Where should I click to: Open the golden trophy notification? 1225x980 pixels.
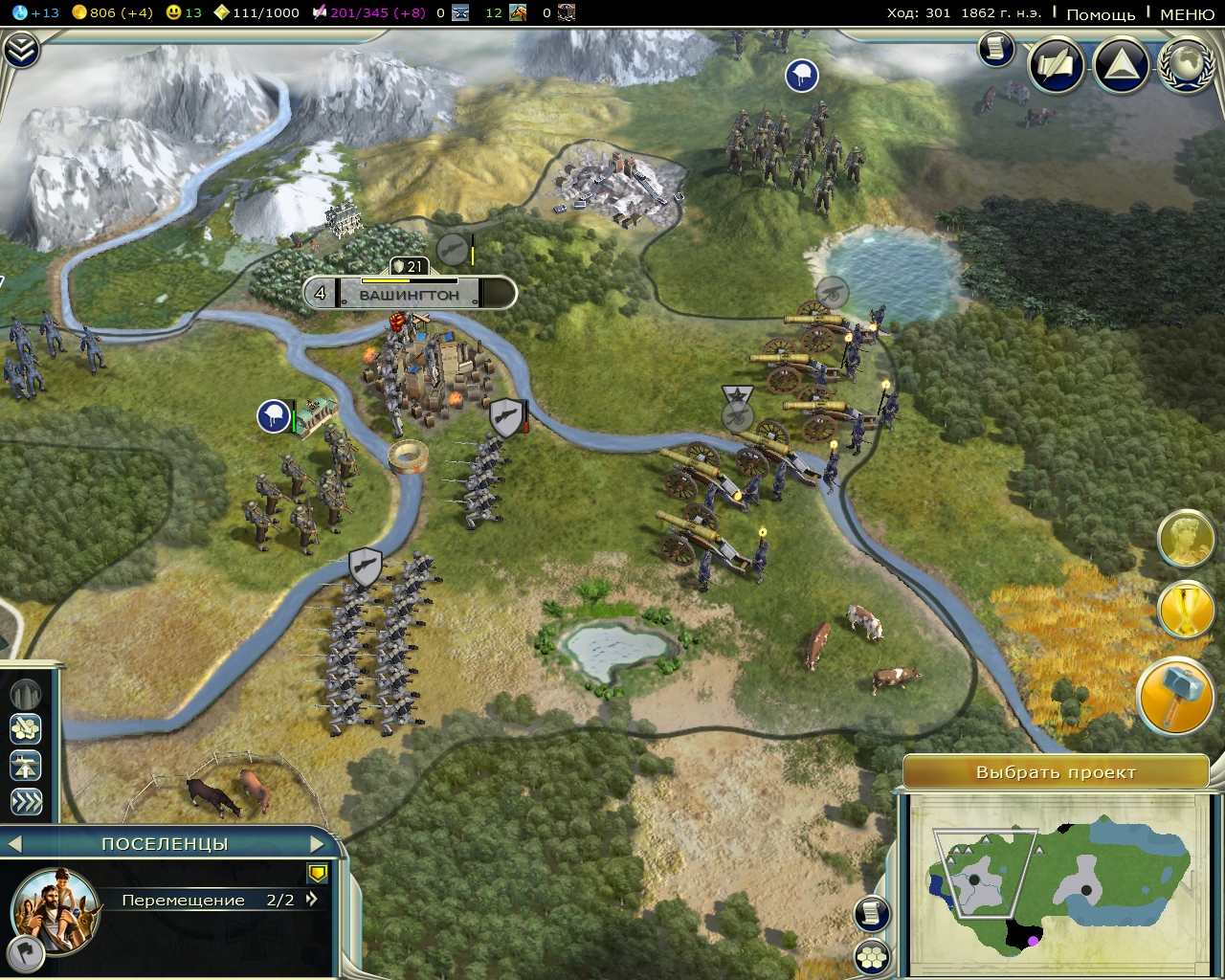coord(1186,610)
